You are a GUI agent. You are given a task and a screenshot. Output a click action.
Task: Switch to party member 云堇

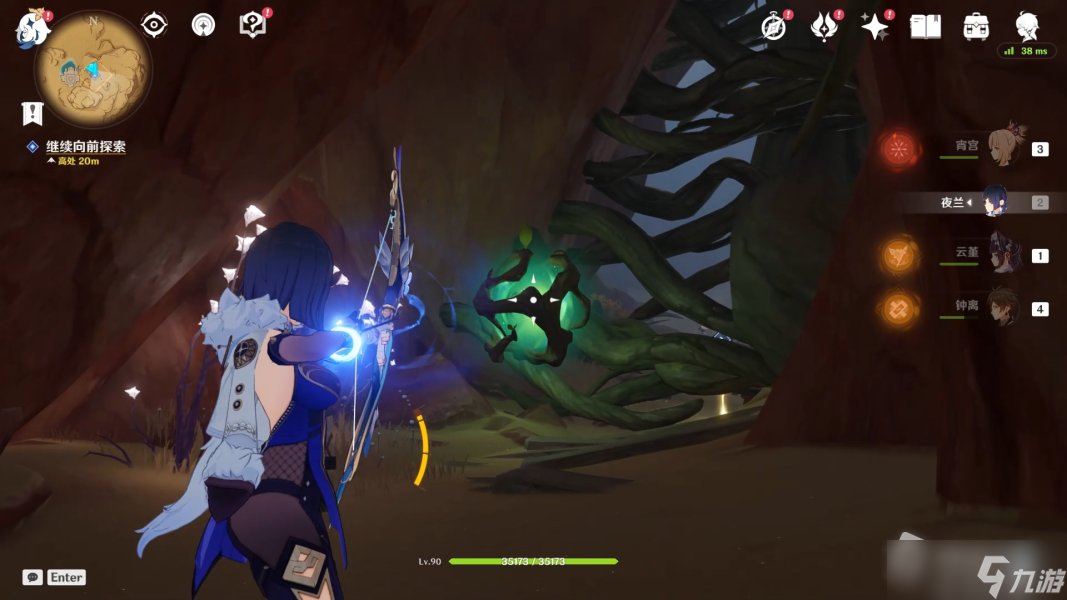tap(1002, 254)
